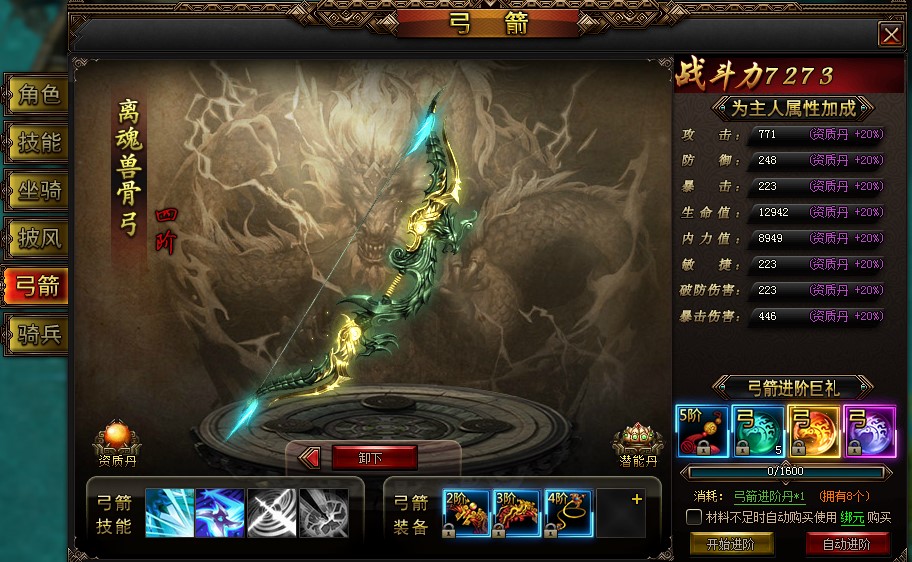The image size is (912, 562).
Task: Use the 潜能丹 potential pill icon
Action: click(x=638, y=440)
